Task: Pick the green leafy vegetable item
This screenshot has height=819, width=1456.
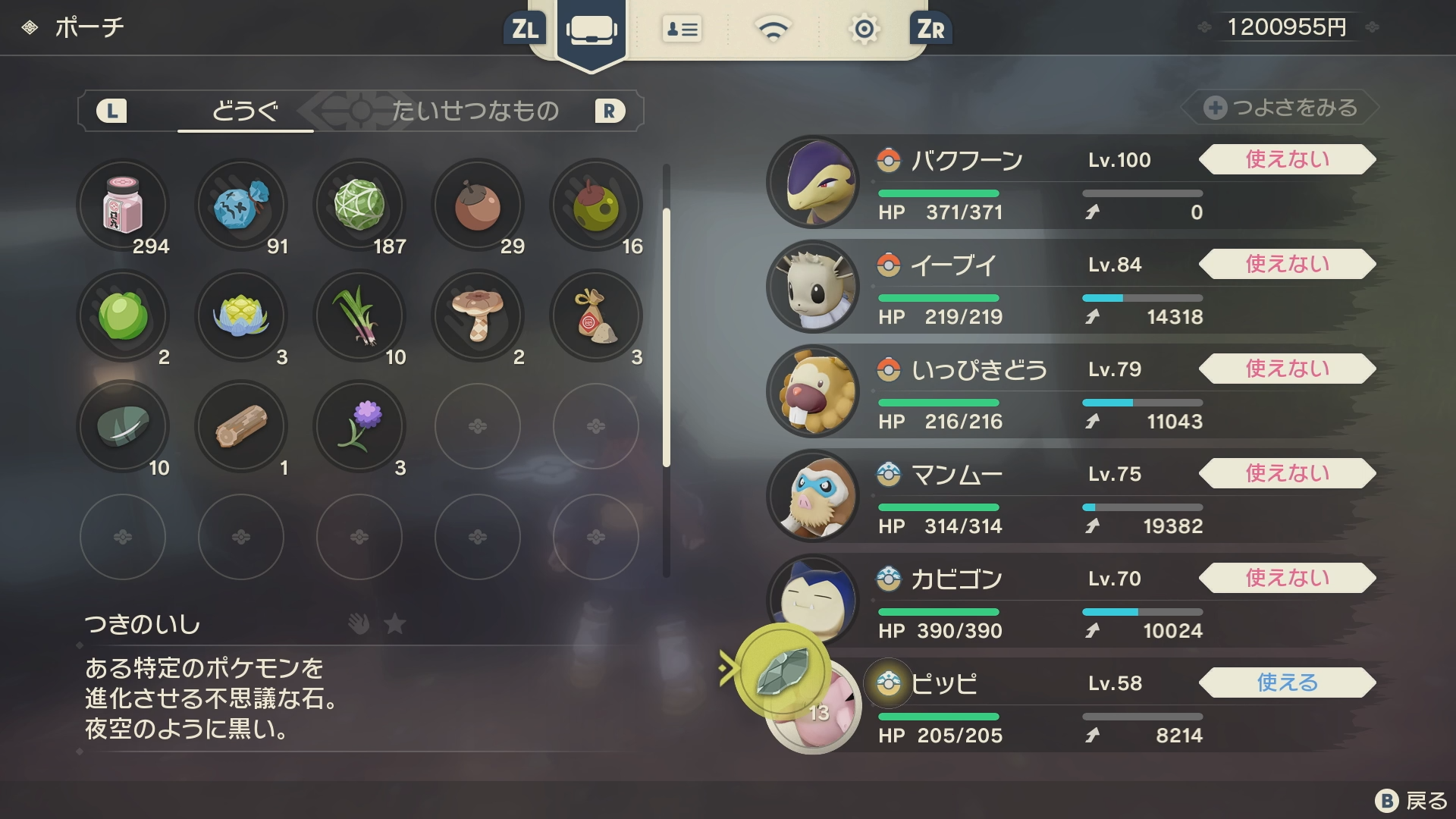Action: click(123, 315)
